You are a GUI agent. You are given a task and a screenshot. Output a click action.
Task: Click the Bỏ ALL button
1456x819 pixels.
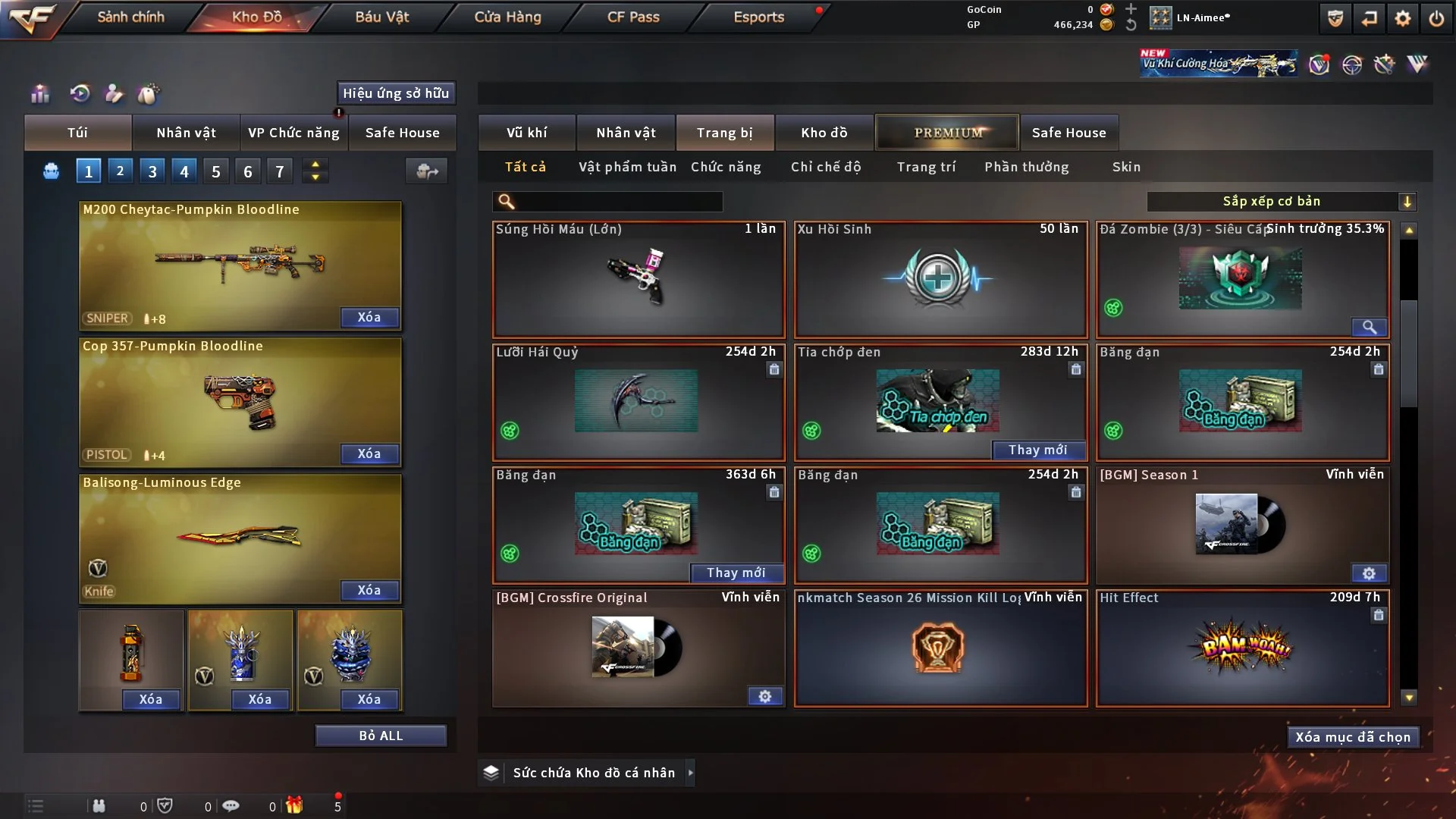coord(381,736)
